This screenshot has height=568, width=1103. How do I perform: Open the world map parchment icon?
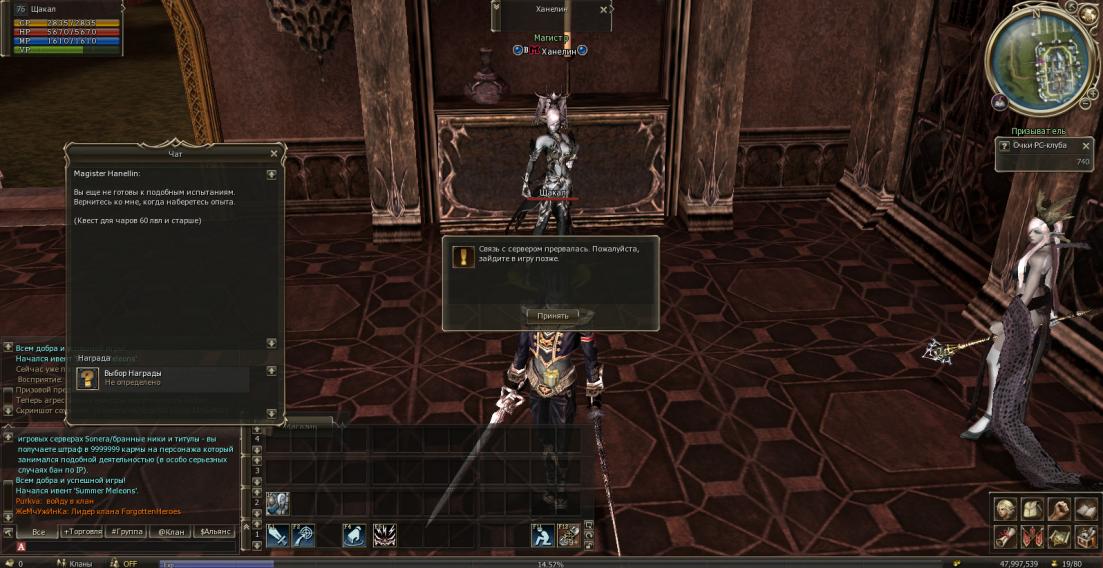click(1058, 536)
